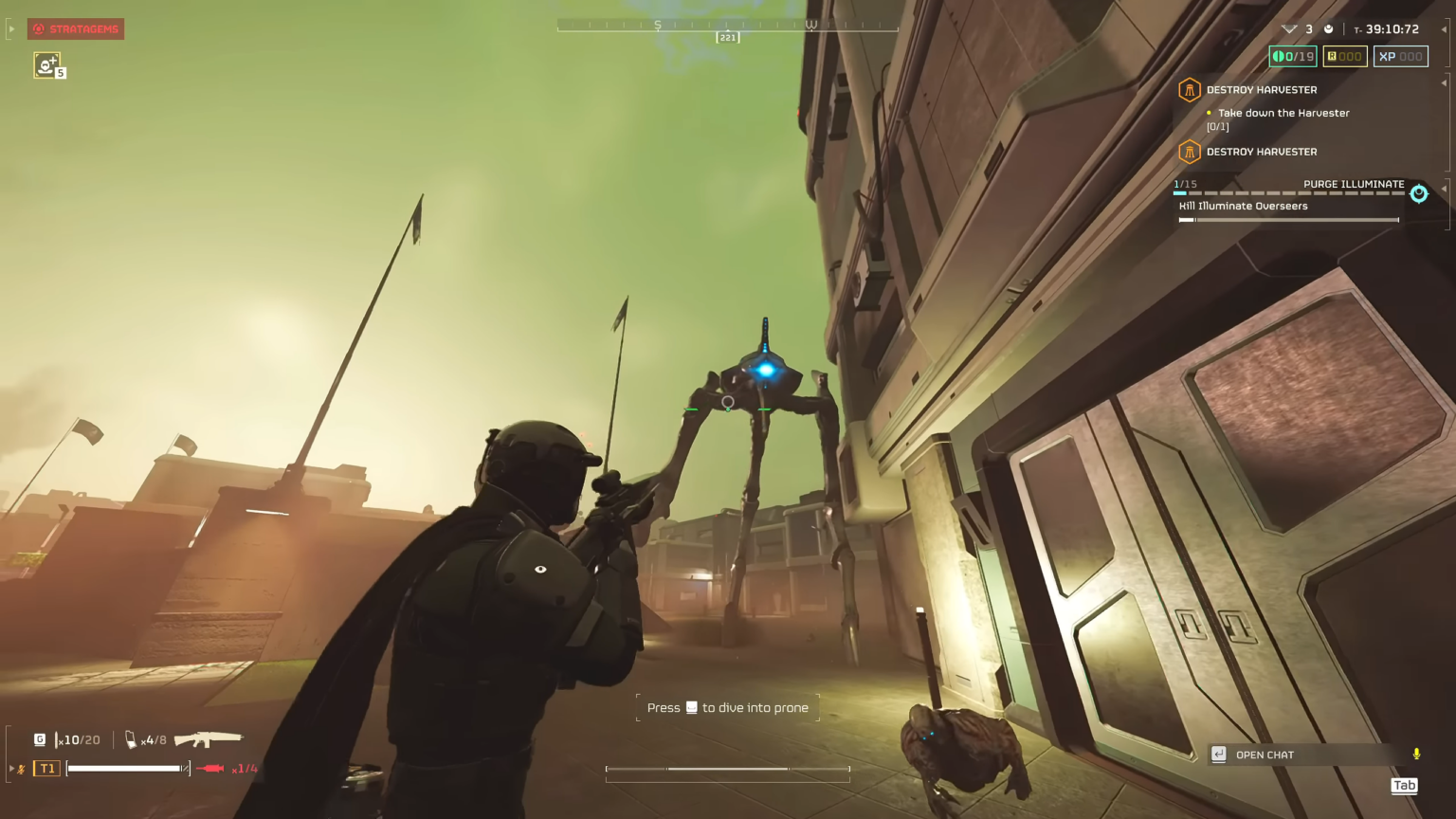Click the PURGE ILLUMINATE mission emblem

pos(1418,193)
